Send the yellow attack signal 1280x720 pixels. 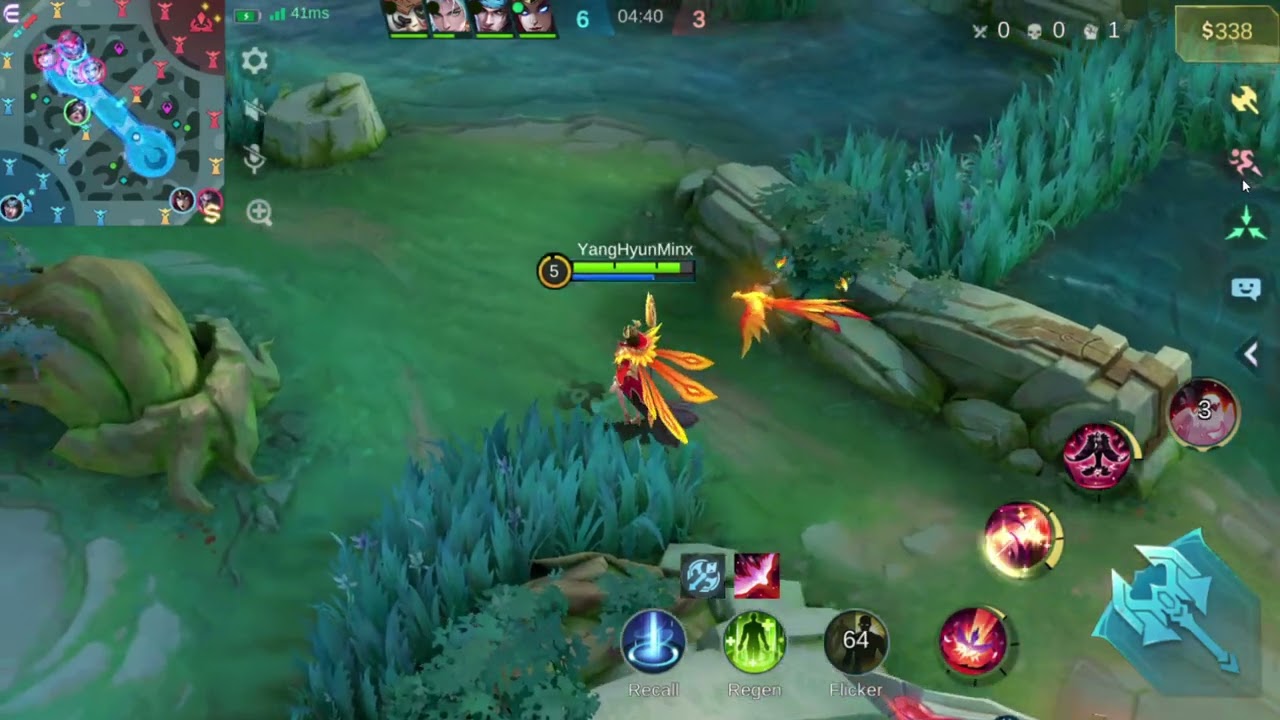[x=1245, y=99]
